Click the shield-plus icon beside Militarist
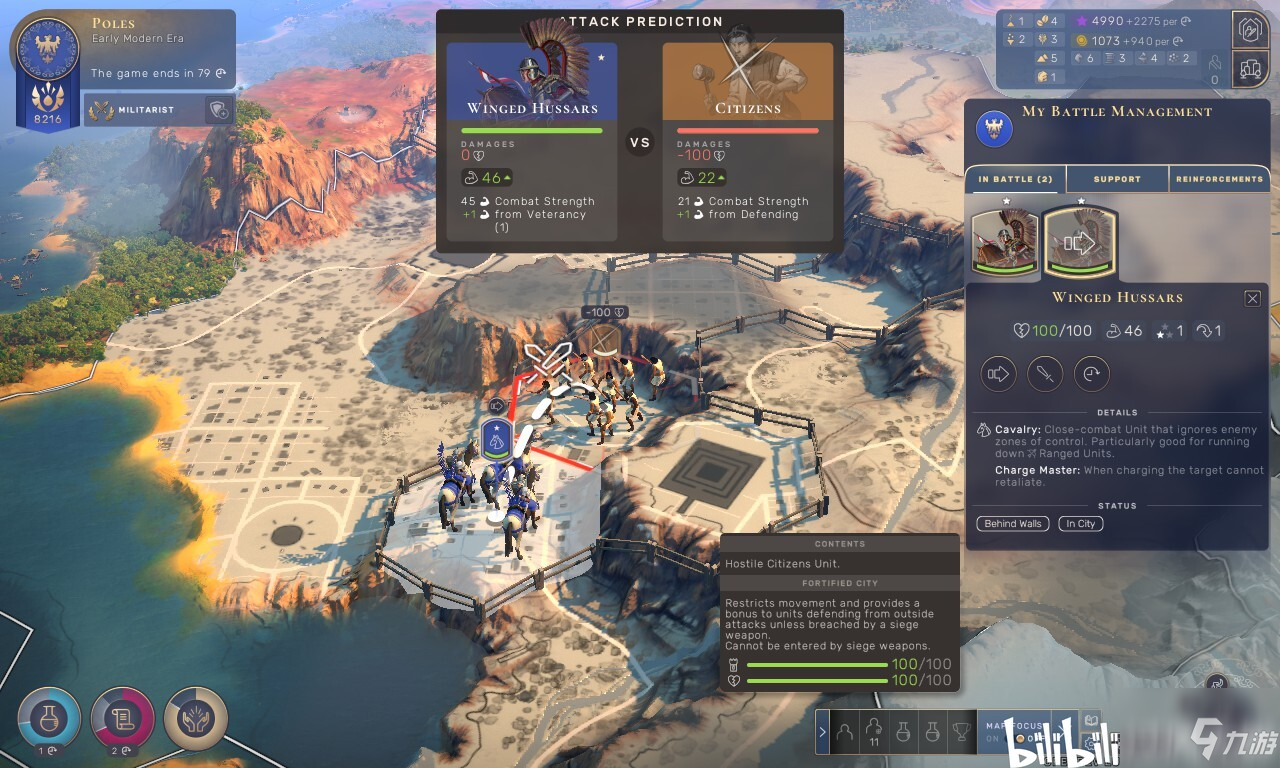 218,111
